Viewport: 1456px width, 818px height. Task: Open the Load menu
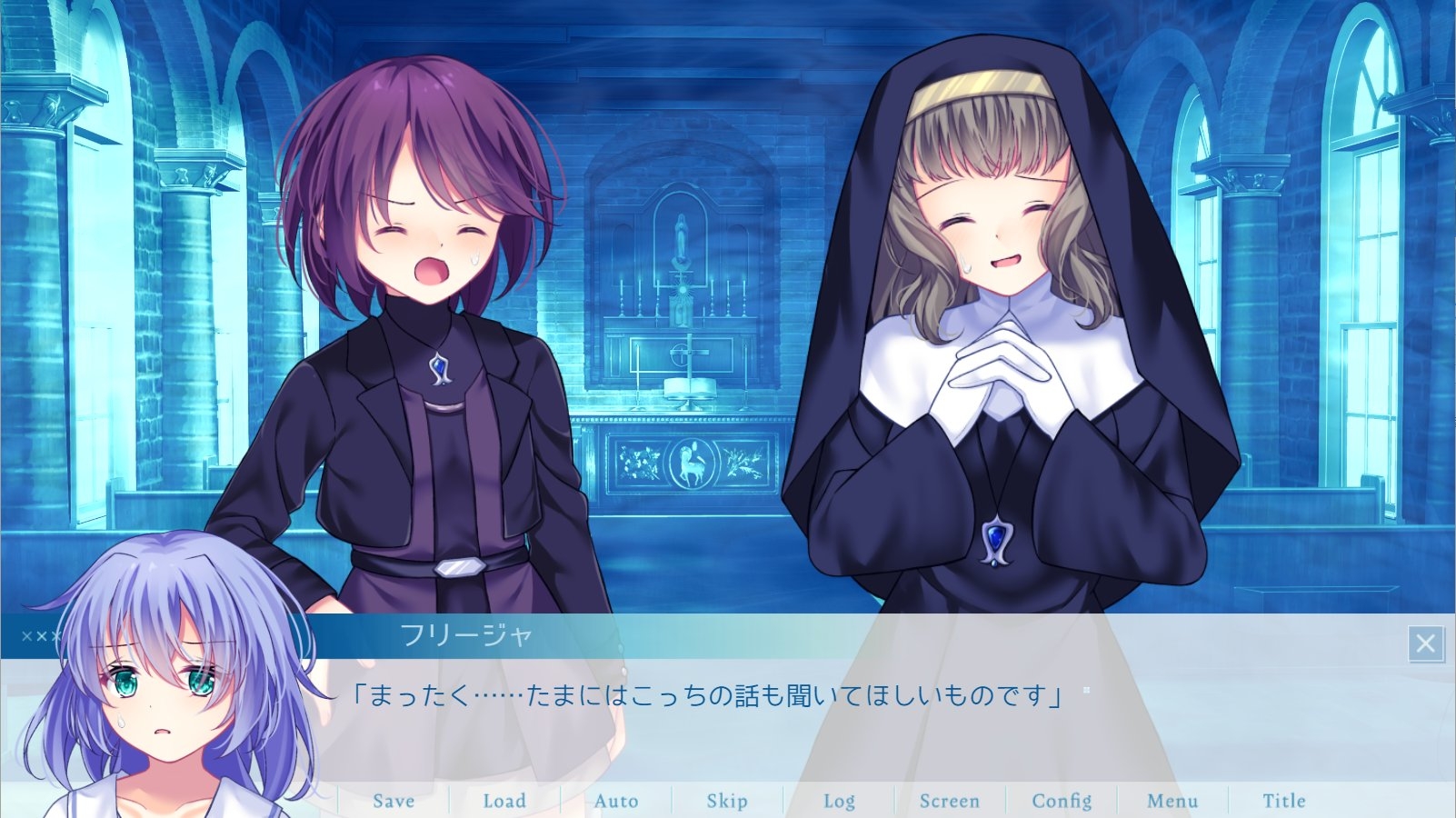504,801
